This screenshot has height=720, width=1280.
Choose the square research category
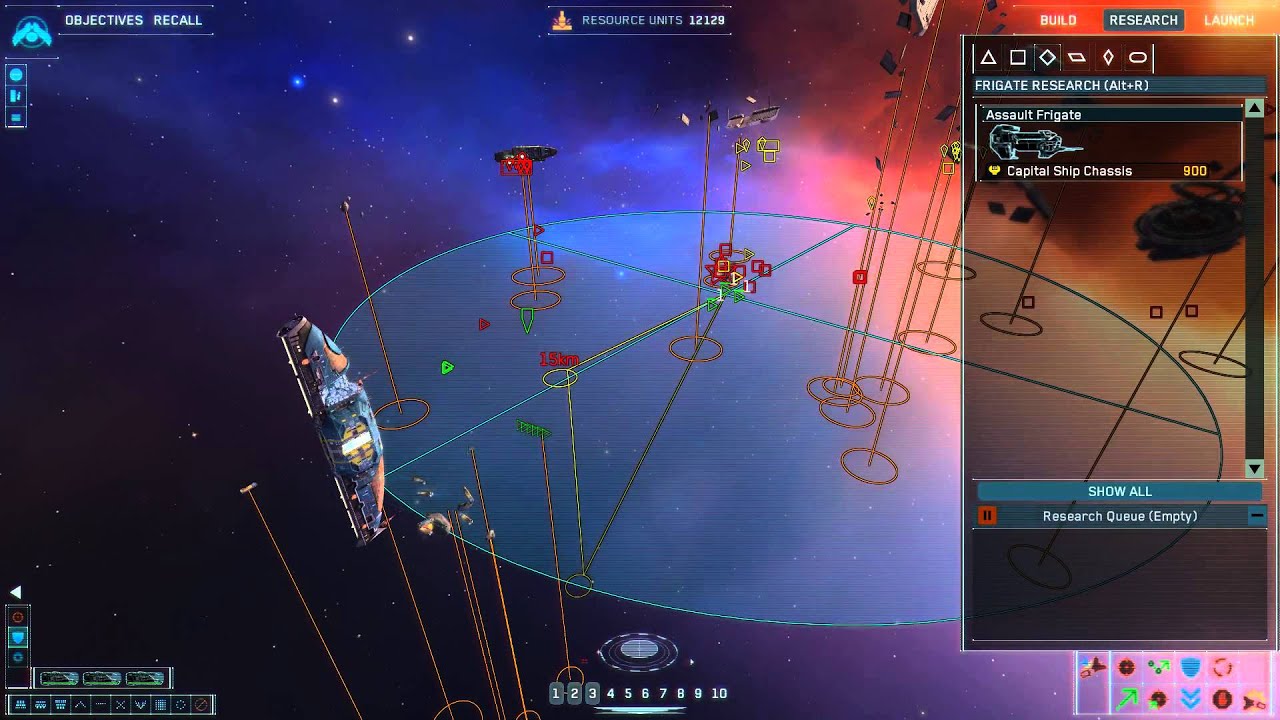[1017, 57]
